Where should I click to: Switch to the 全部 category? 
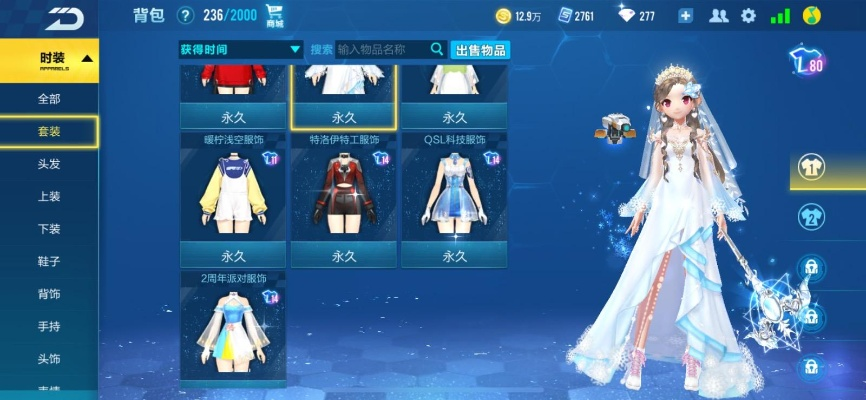pos(49,99)
